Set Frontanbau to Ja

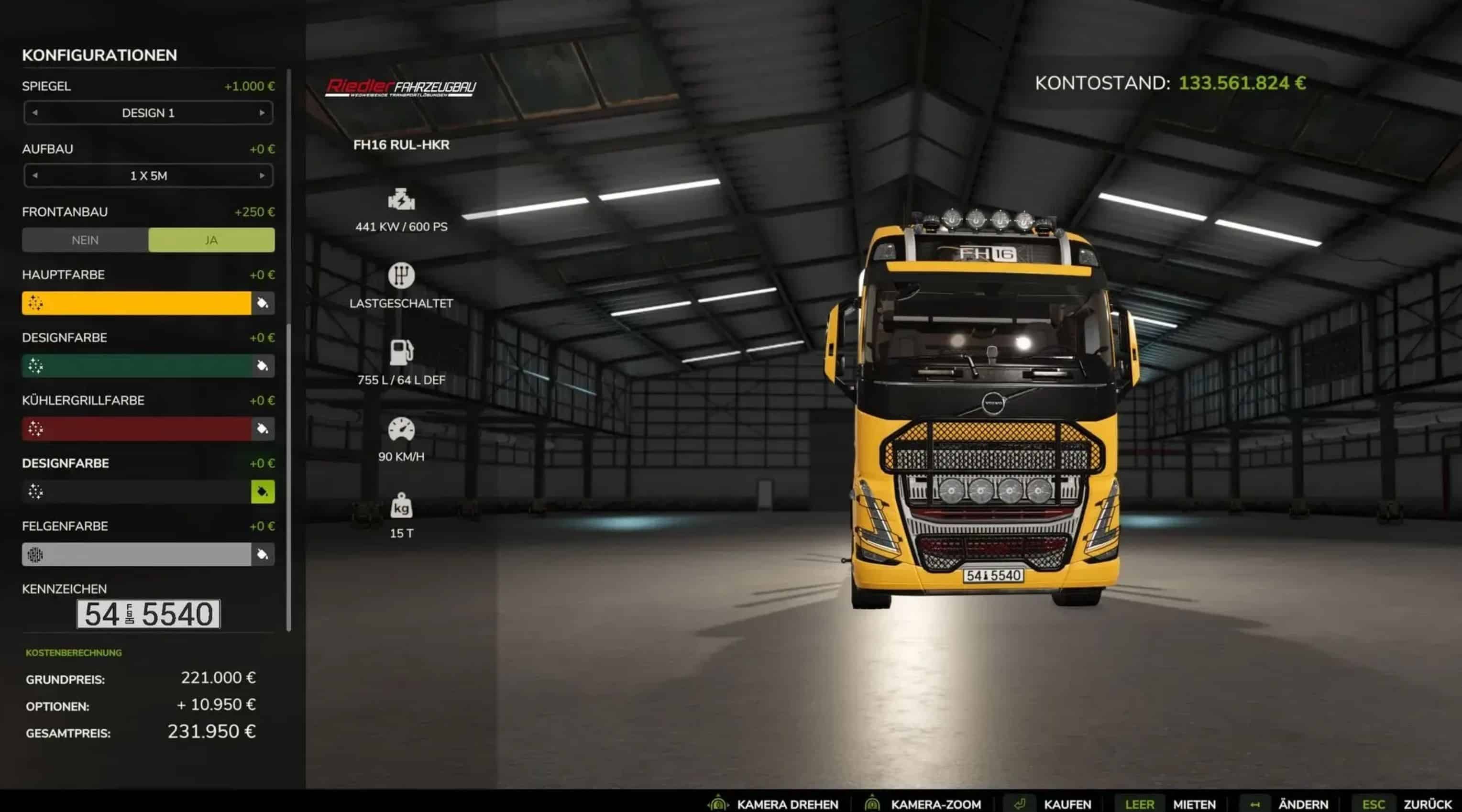211,240
